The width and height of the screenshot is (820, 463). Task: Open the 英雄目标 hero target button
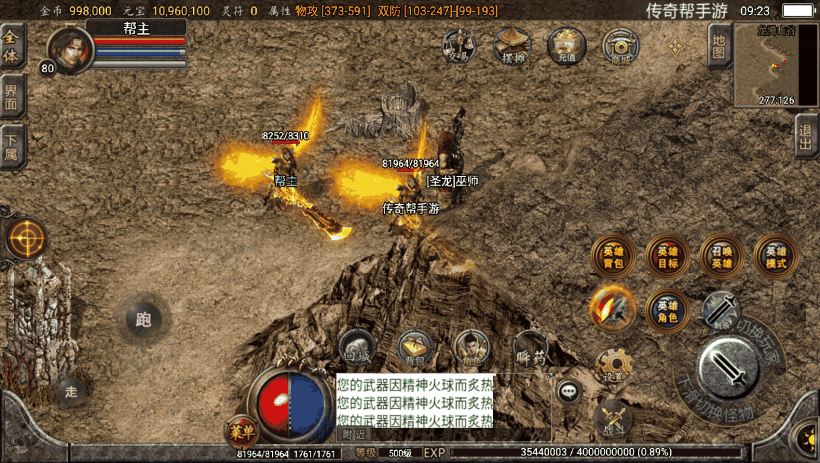tap(666, 256)
